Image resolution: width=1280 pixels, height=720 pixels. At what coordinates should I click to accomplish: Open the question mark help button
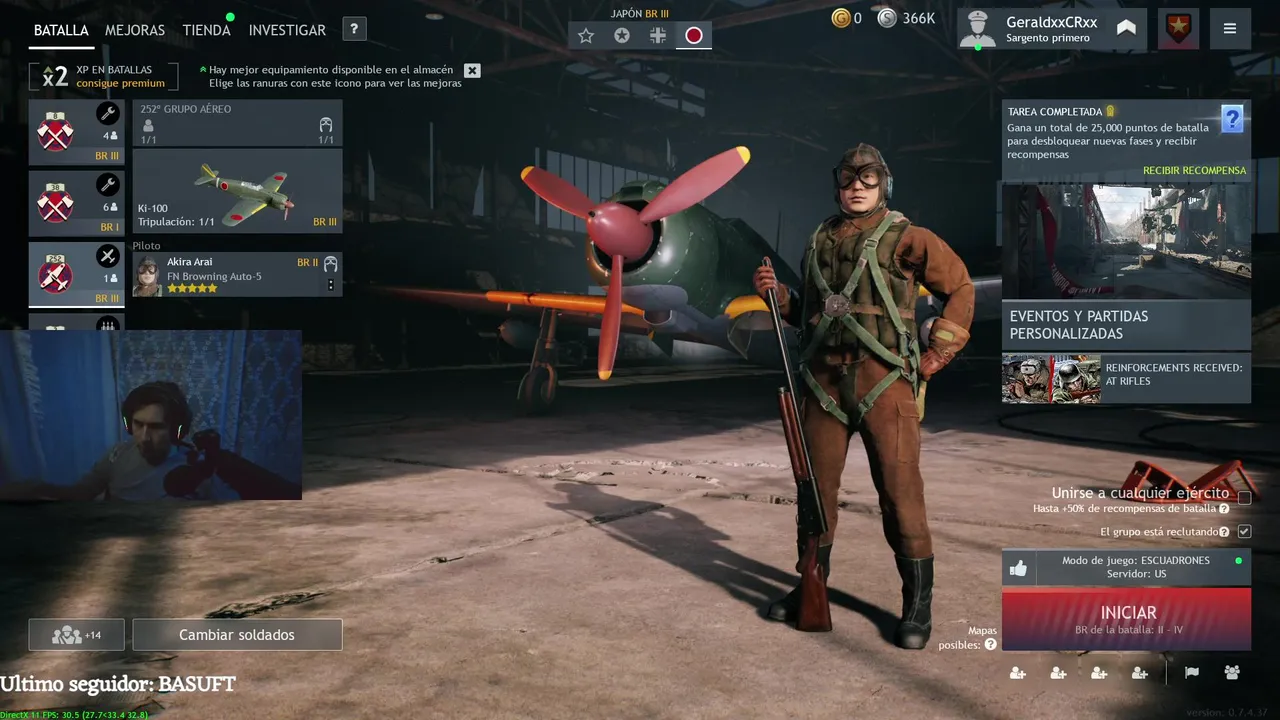[x=354, y=29]
